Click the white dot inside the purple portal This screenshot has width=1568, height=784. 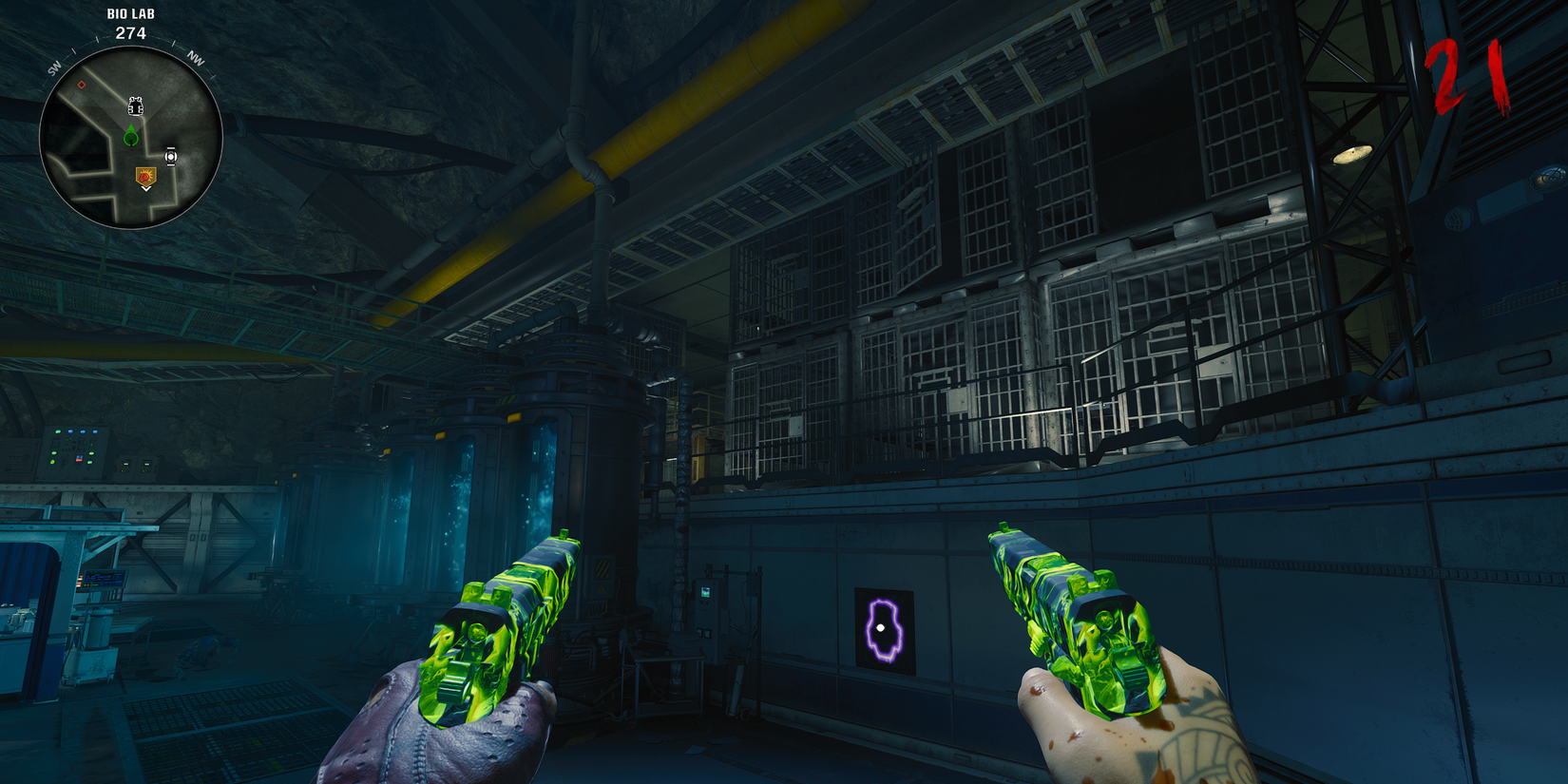pos(883,626)
